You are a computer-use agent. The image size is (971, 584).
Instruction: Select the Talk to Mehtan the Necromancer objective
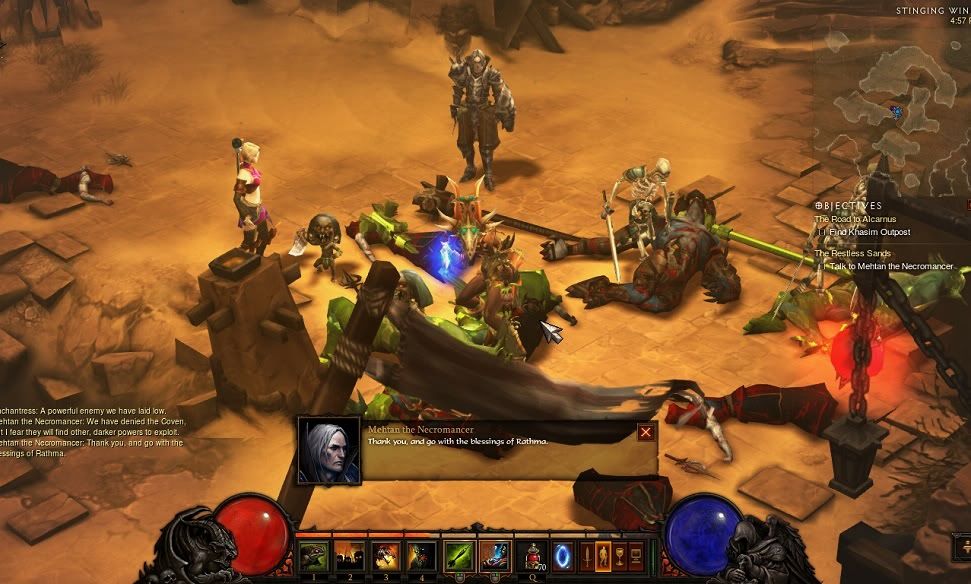(x=891, y=266)
